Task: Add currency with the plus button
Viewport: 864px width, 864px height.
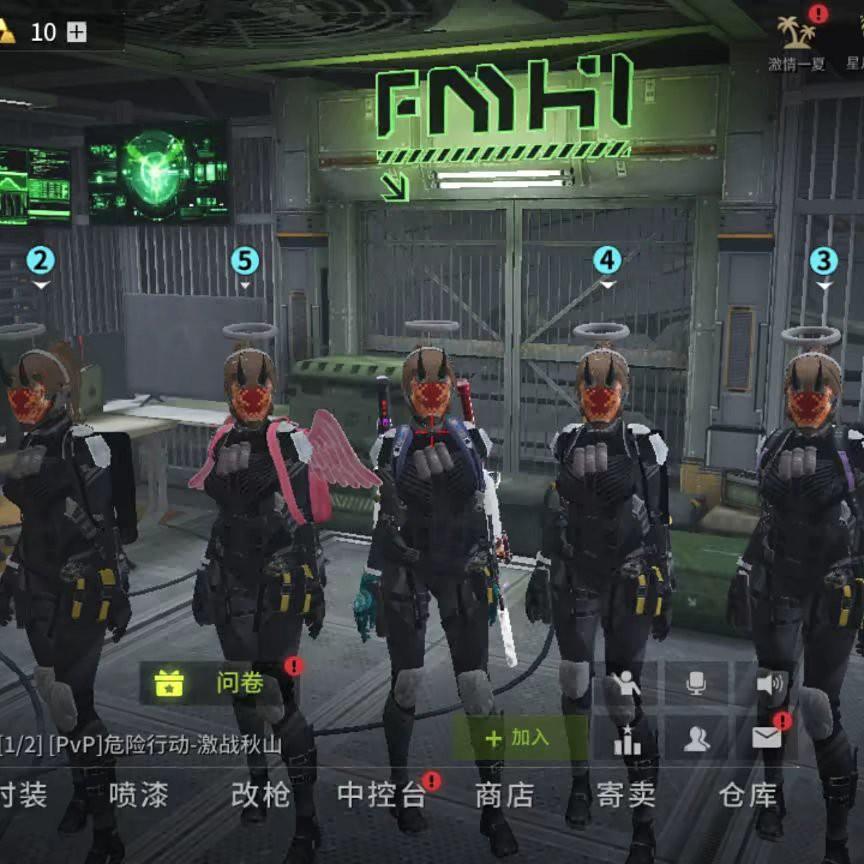Action: point(76,32)
